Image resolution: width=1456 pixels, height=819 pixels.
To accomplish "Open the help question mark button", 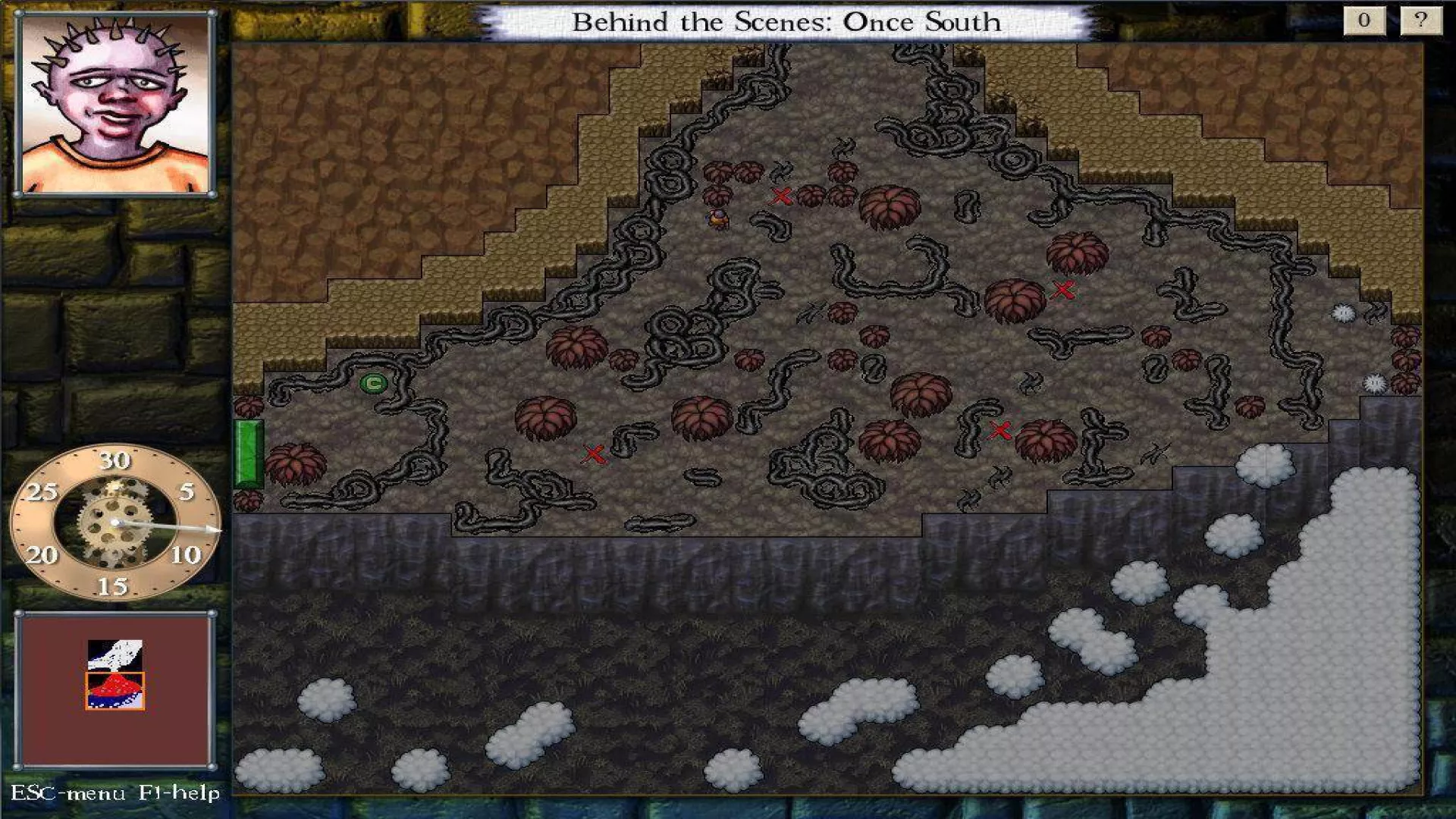I will [x=1420, y=20].
